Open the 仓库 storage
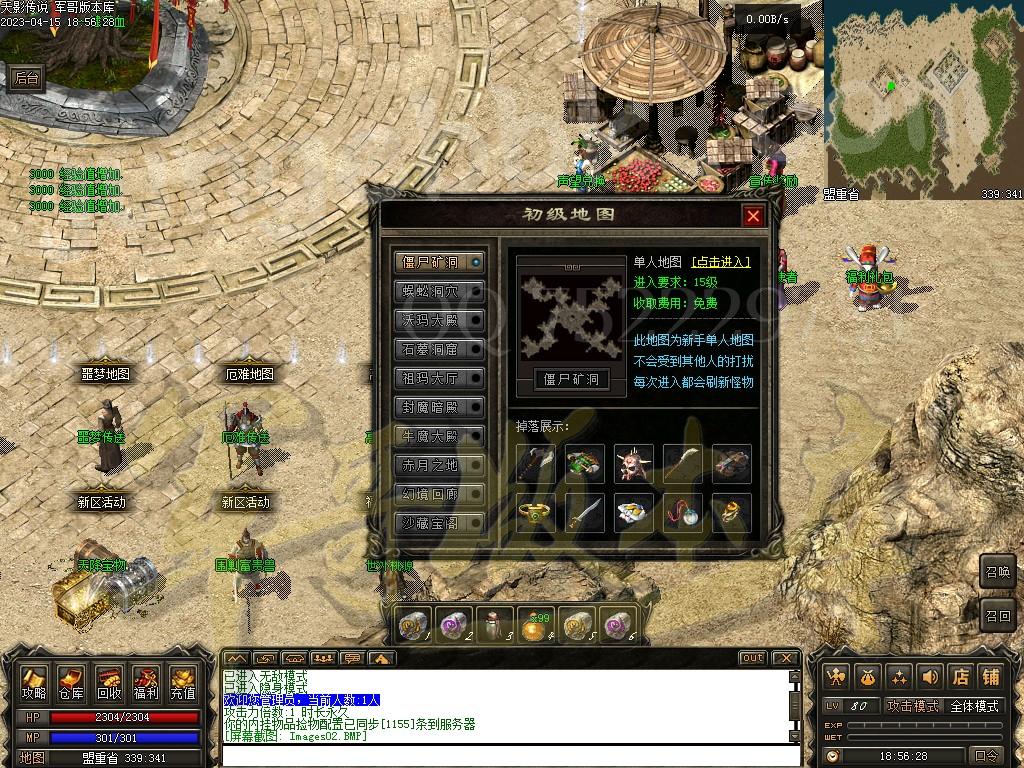Image resolution: width=1024 pixels, height=768 pixels. click(x=71, y=684)
